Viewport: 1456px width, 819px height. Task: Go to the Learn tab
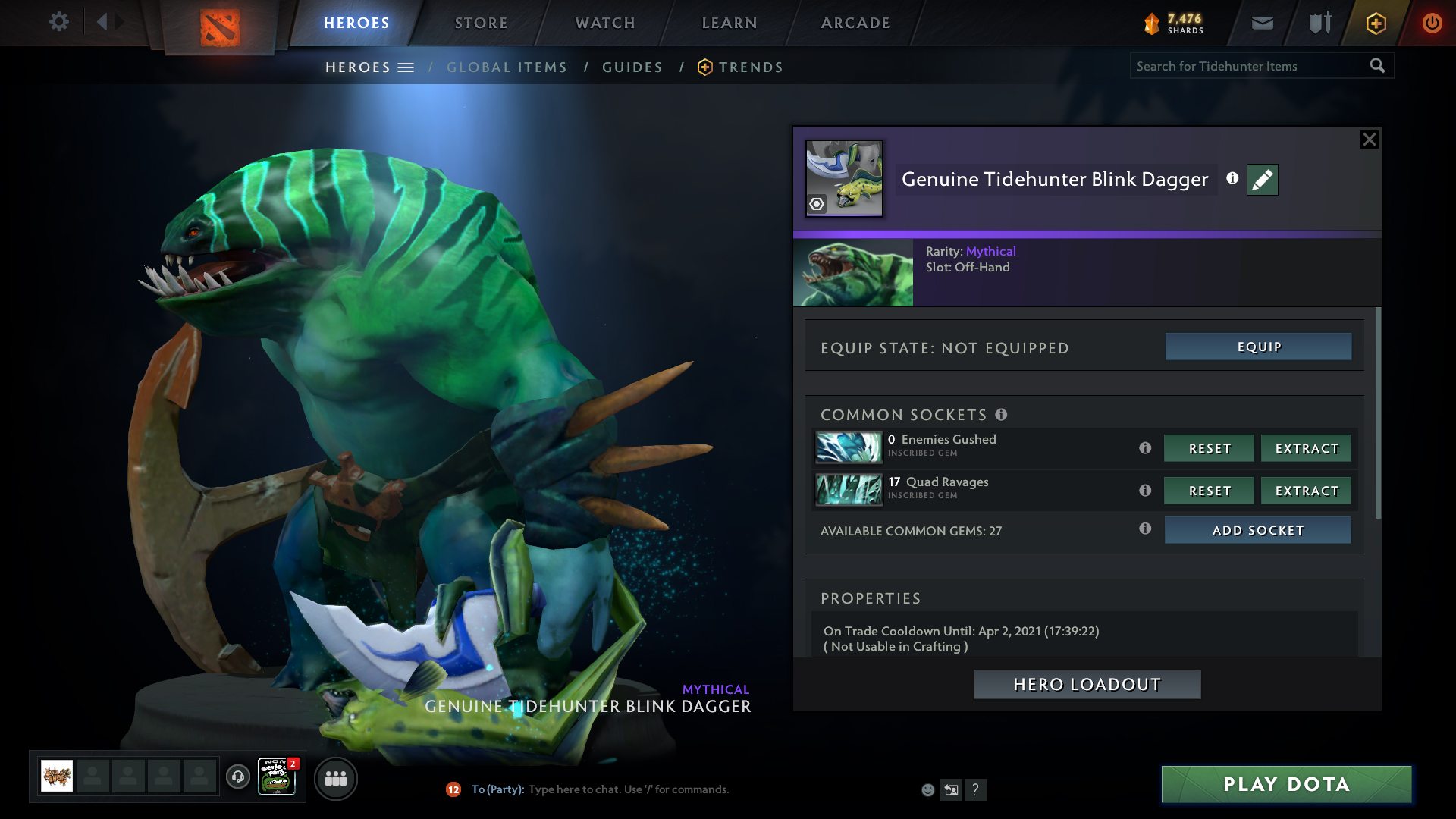pyautogui.click(x=730, y=23)
